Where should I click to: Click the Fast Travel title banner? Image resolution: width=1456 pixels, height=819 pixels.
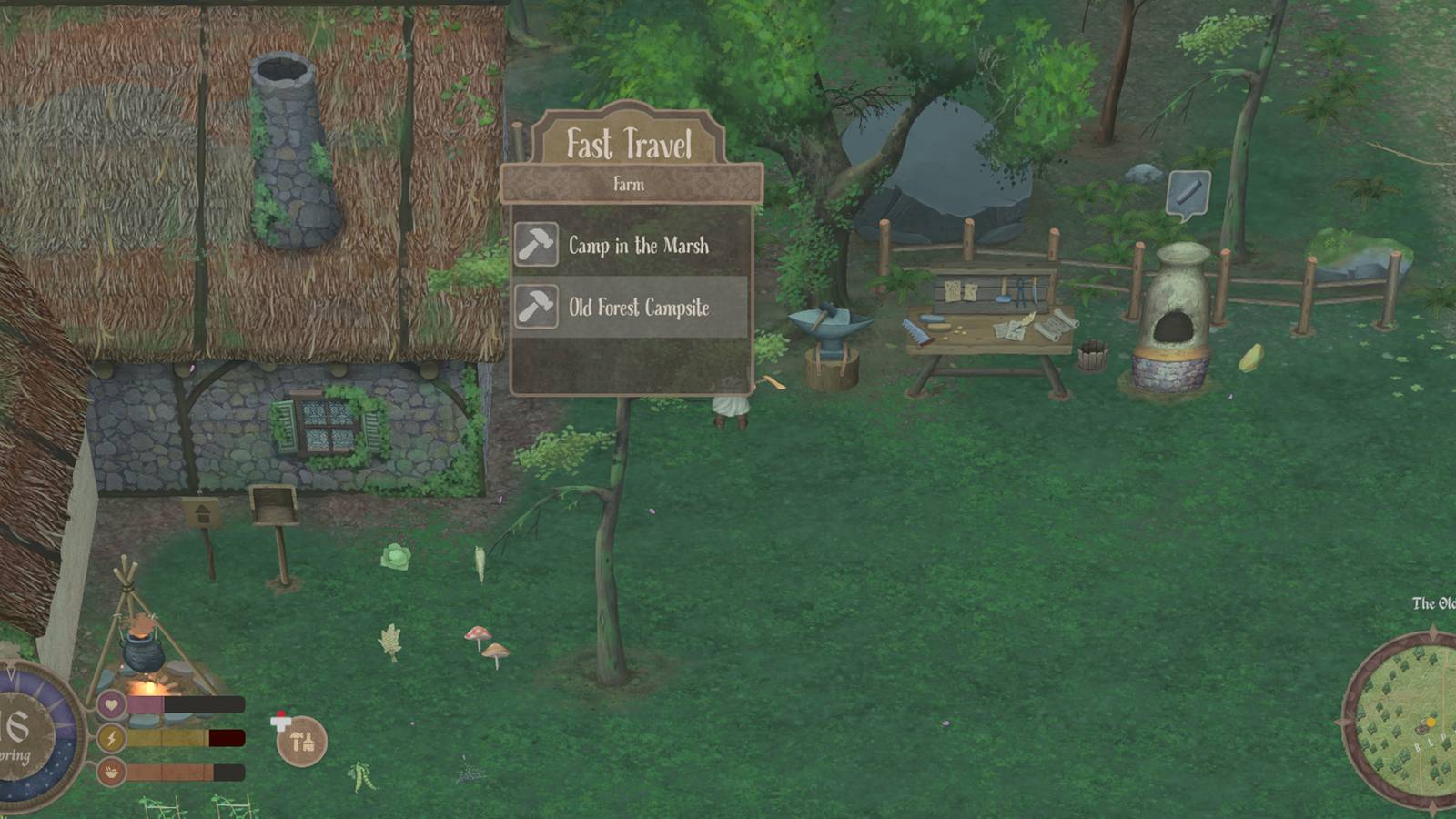632,143
